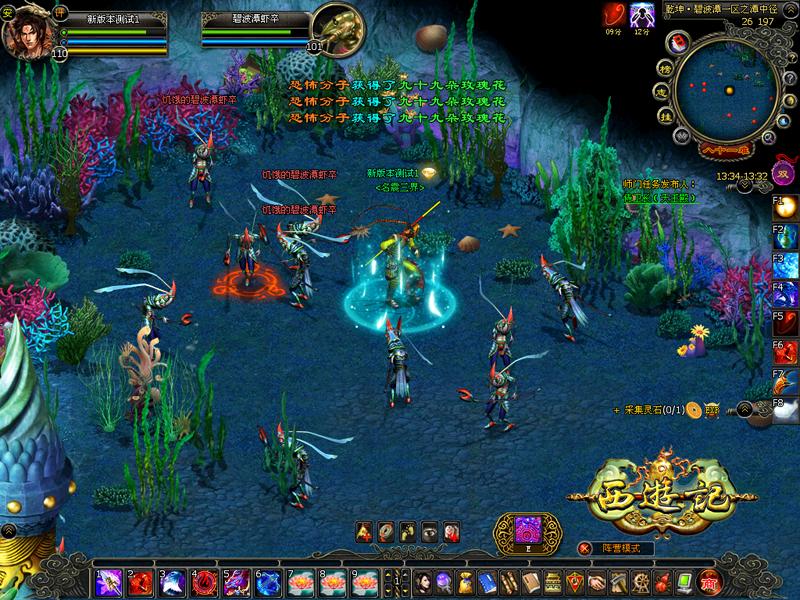Screen dimensions: 800x600
Task: Click the 采集灵石 quest tracker entry
Action: 650,410
